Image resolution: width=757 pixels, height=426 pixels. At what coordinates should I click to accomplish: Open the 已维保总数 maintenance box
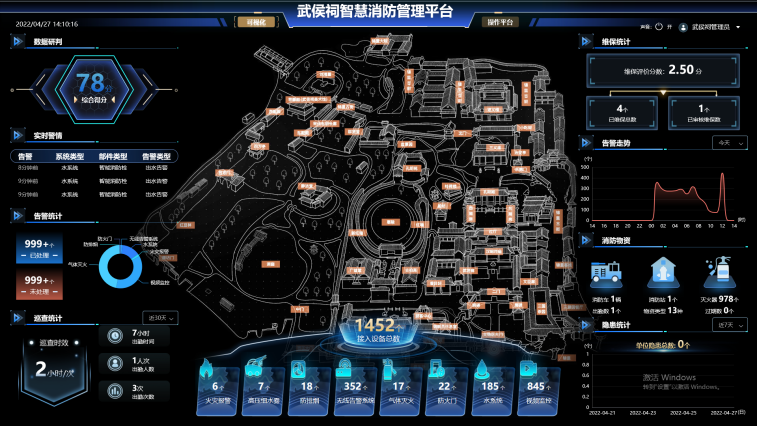point(621,112)
